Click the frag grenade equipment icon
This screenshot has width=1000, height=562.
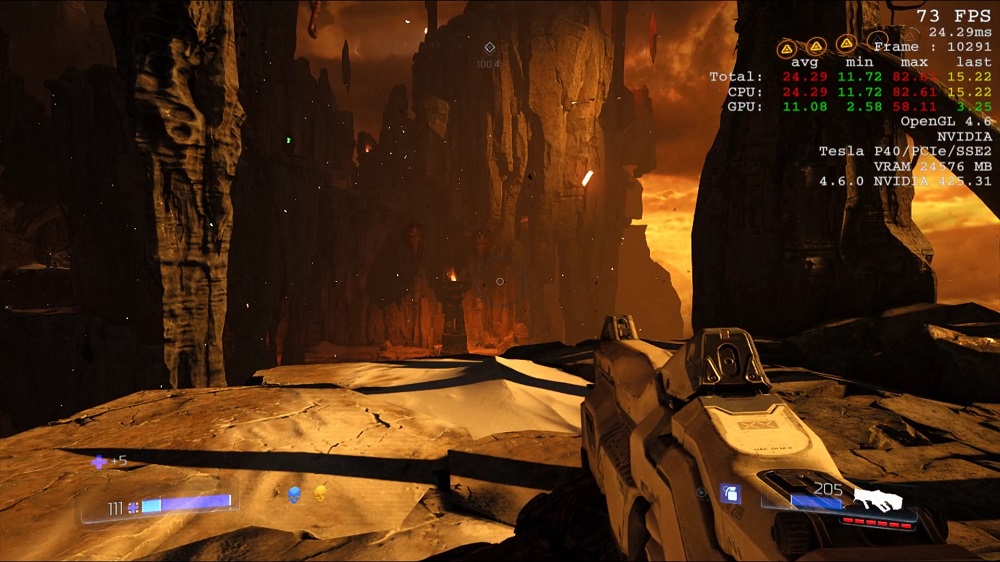[730, 493]
